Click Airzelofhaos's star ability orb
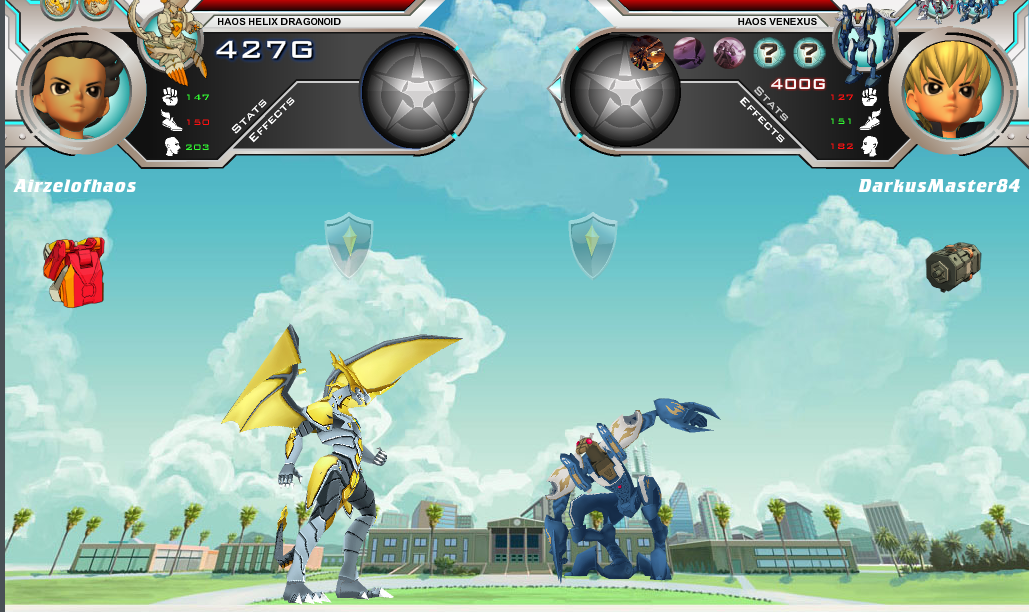Screen dimensions: 1029x612 pos(416,90)
